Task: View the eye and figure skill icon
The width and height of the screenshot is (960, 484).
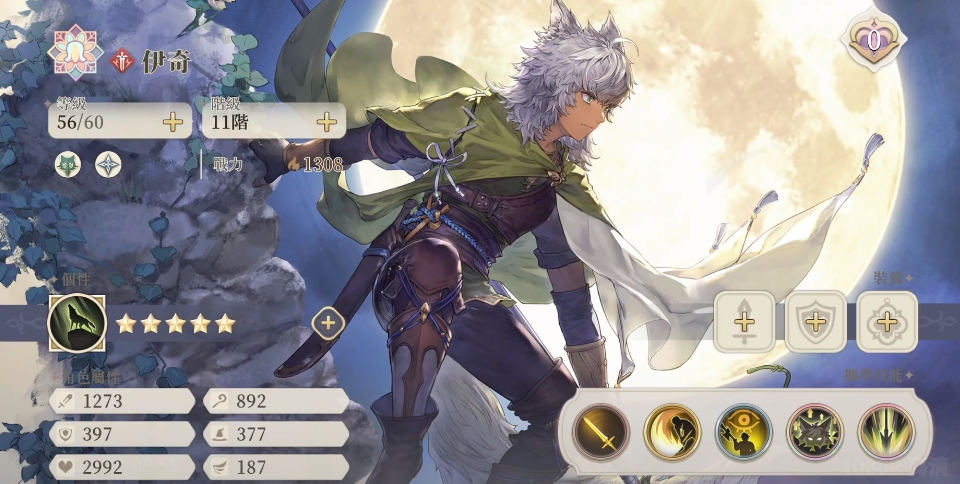Action: pyautogui.click(x=744, y=432)
